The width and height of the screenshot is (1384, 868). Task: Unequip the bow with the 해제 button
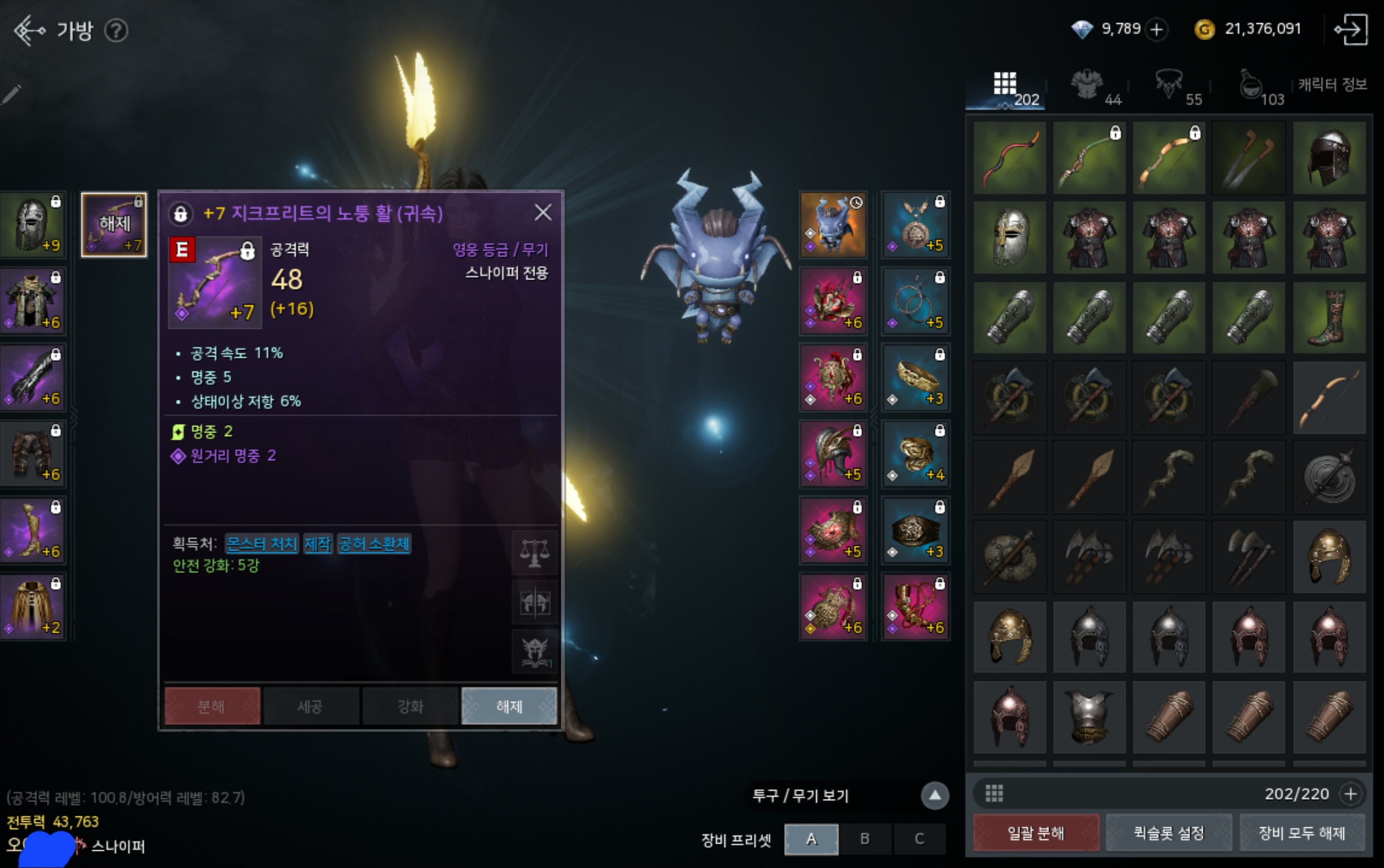tap(509, 706)
